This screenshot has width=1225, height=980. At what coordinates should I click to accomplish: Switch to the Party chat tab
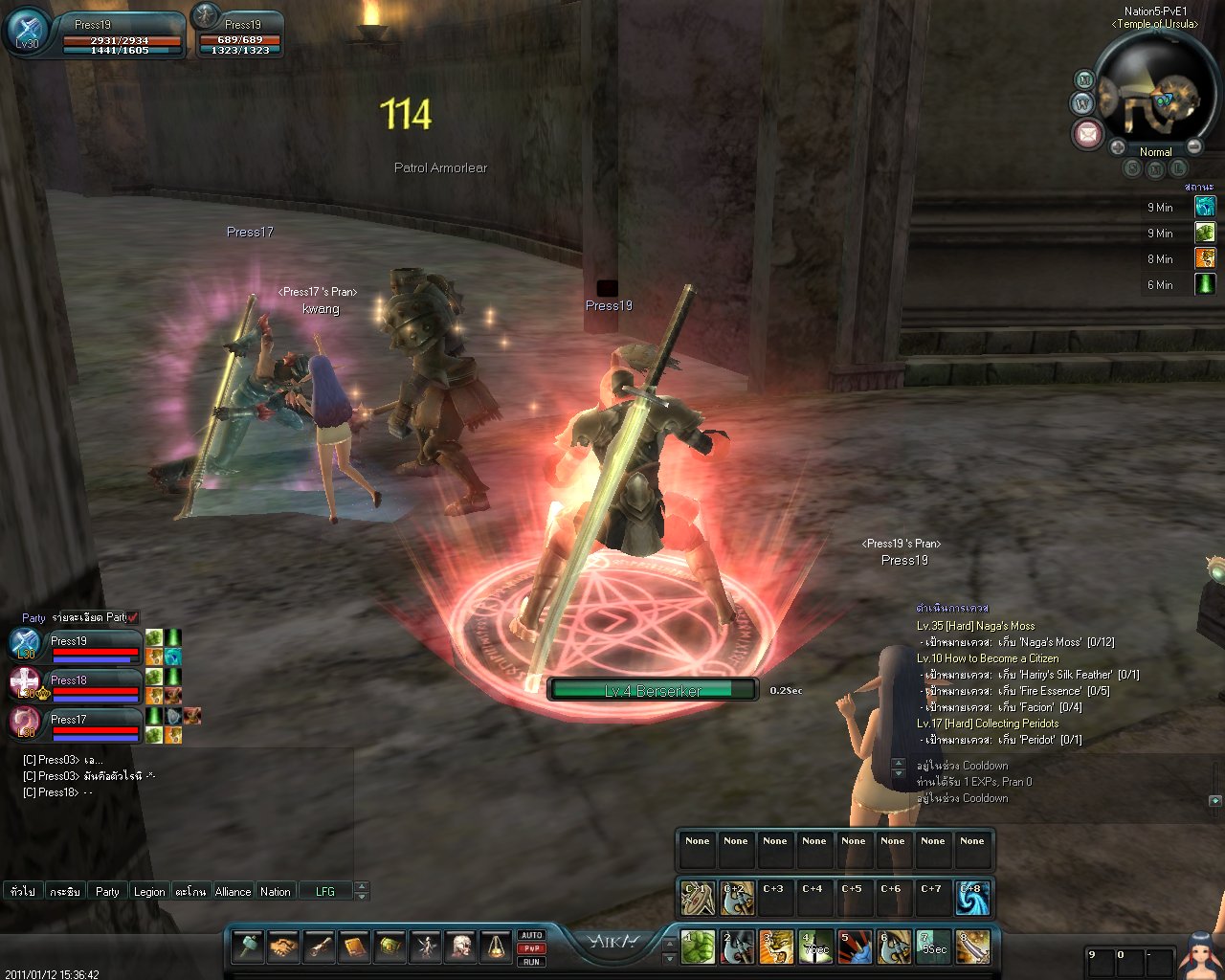point(107,891)
